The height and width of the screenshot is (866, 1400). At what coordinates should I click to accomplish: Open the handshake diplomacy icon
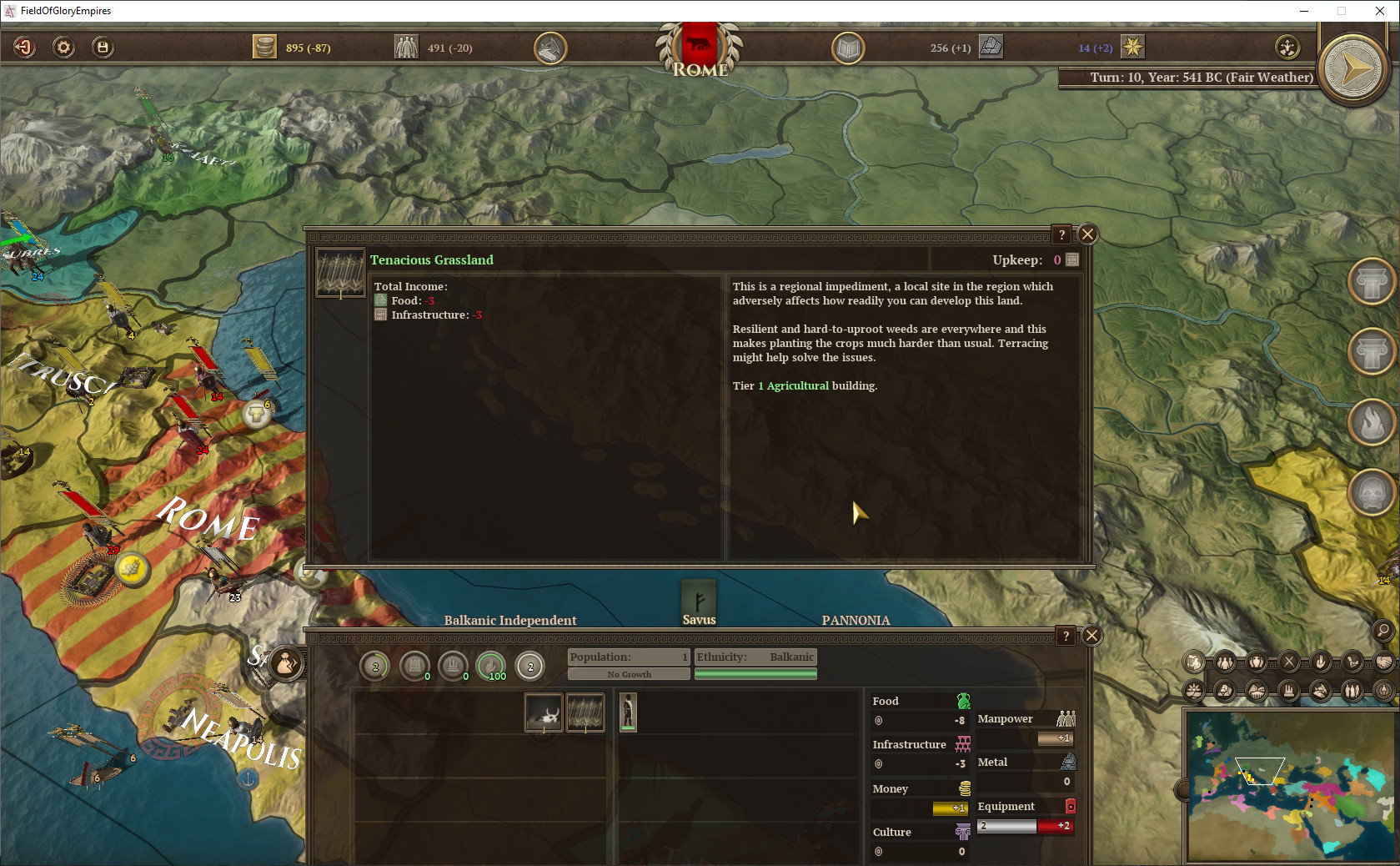[x=1383, y=662]
